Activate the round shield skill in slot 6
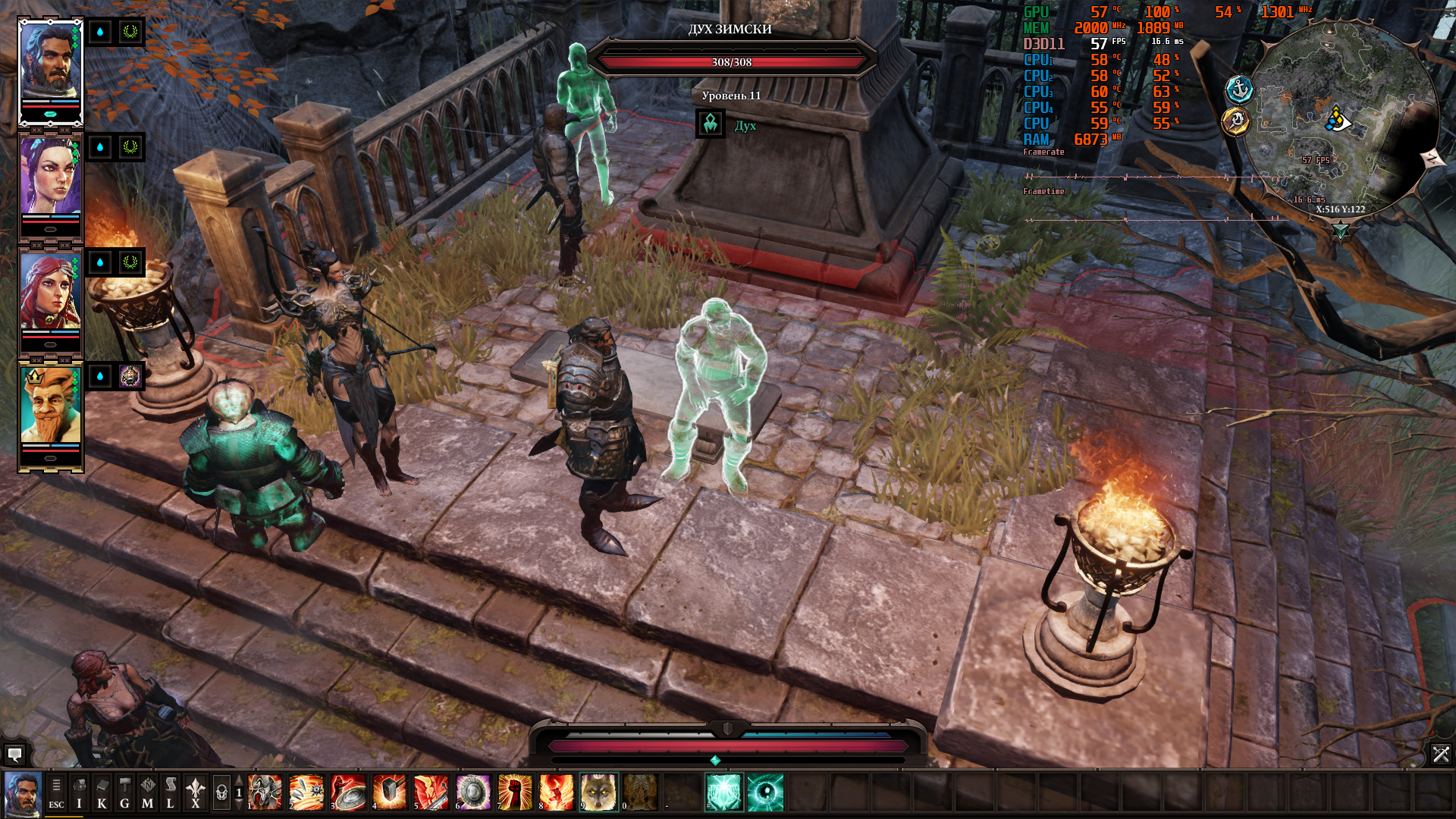This screenshot has width=1456, height=819. click(473, 793)
